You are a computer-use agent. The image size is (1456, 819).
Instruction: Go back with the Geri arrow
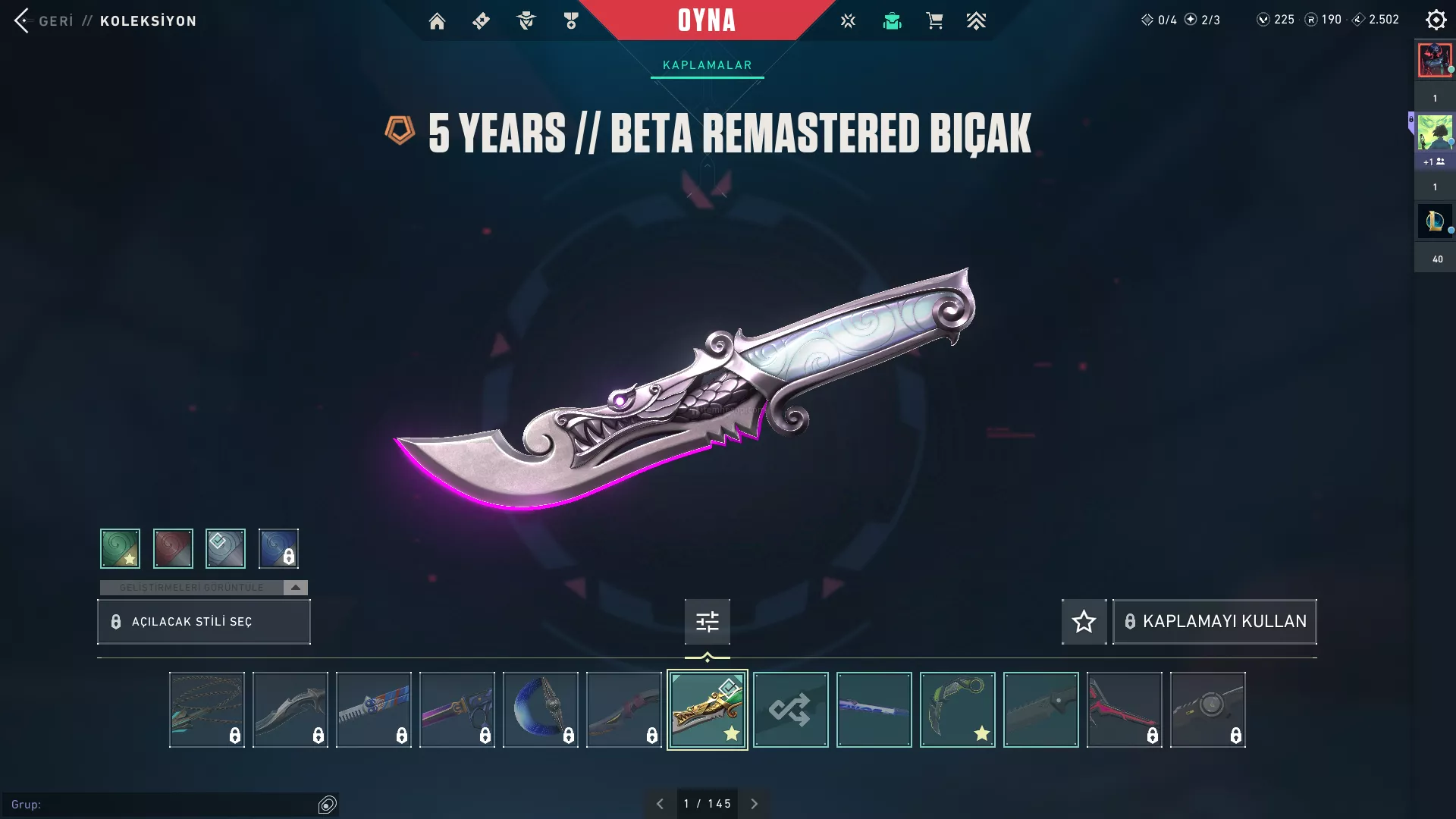(22, 20)
